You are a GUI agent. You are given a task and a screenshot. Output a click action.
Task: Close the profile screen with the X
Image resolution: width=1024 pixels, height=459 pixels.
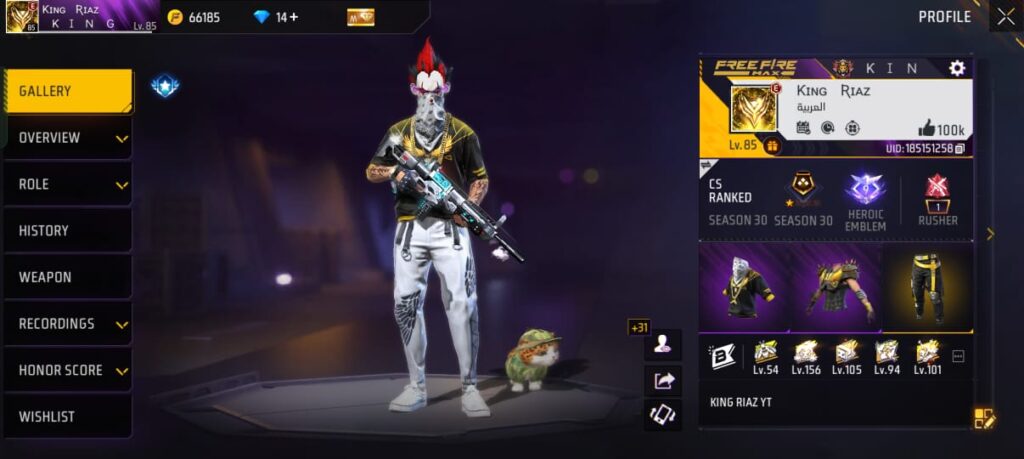pyautogui.click(x=1005, y=16)
